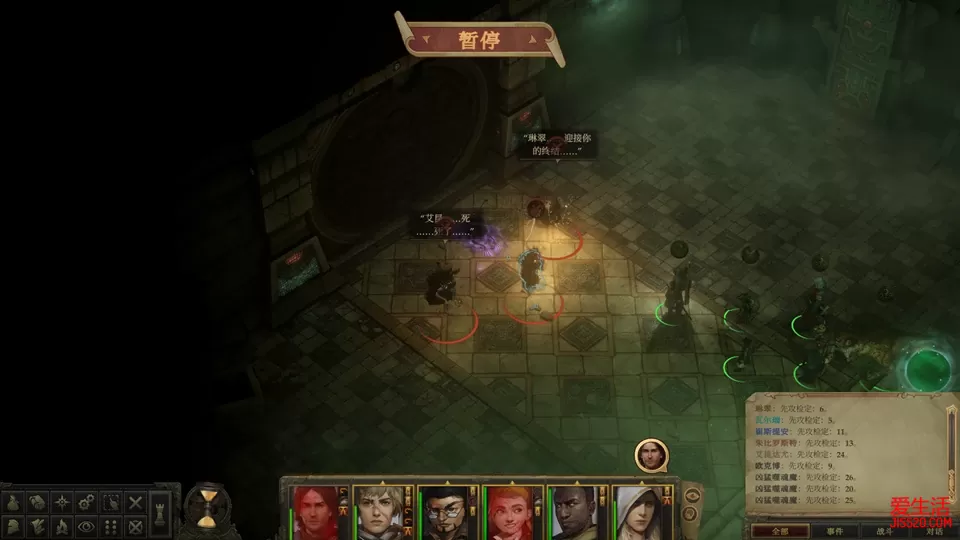Open the gears settings button
The image size is (960, 540).
tap(87, 502)
